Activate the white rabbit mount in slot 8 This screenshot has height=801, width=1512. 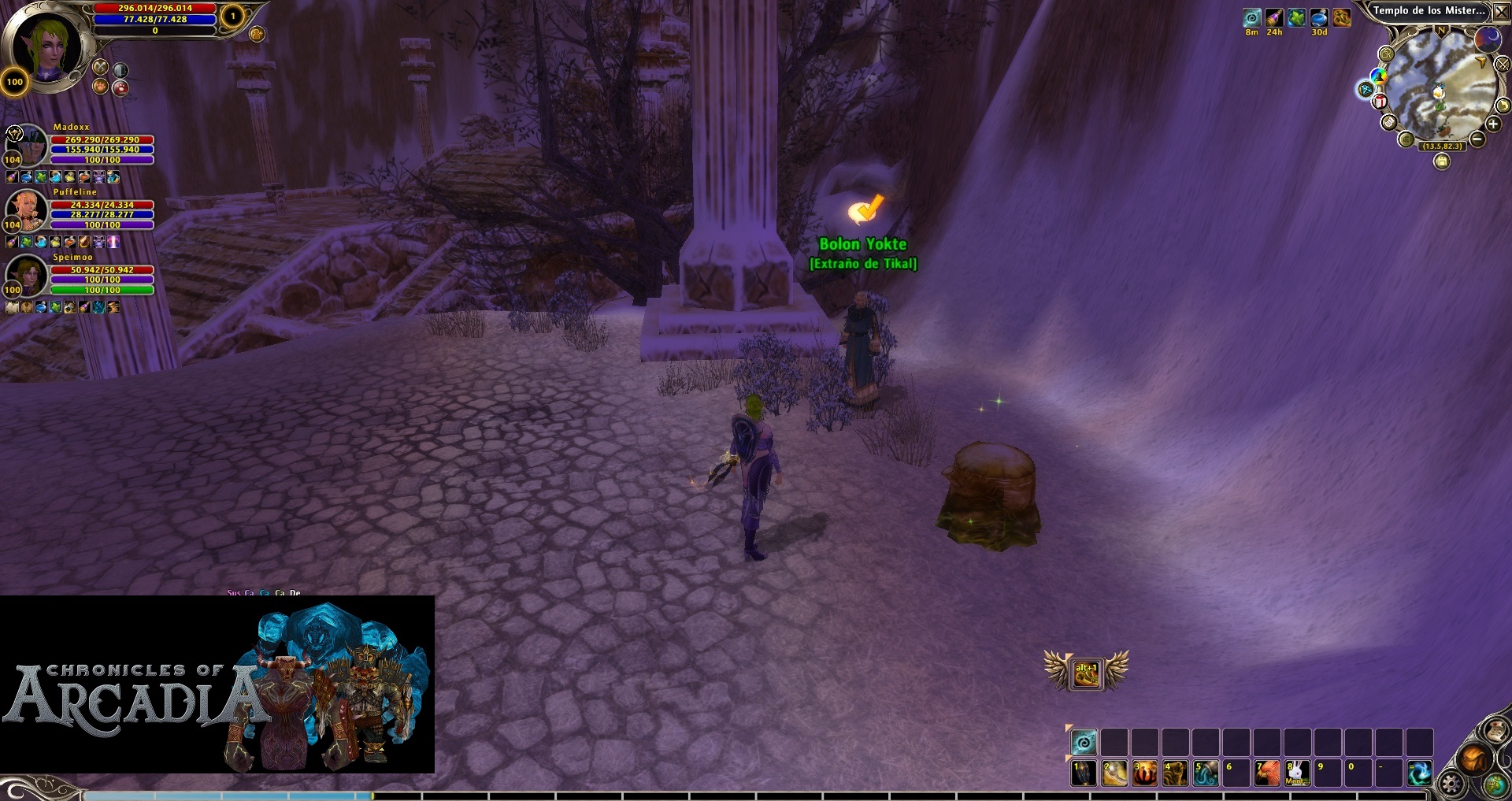coord(1297,773)
